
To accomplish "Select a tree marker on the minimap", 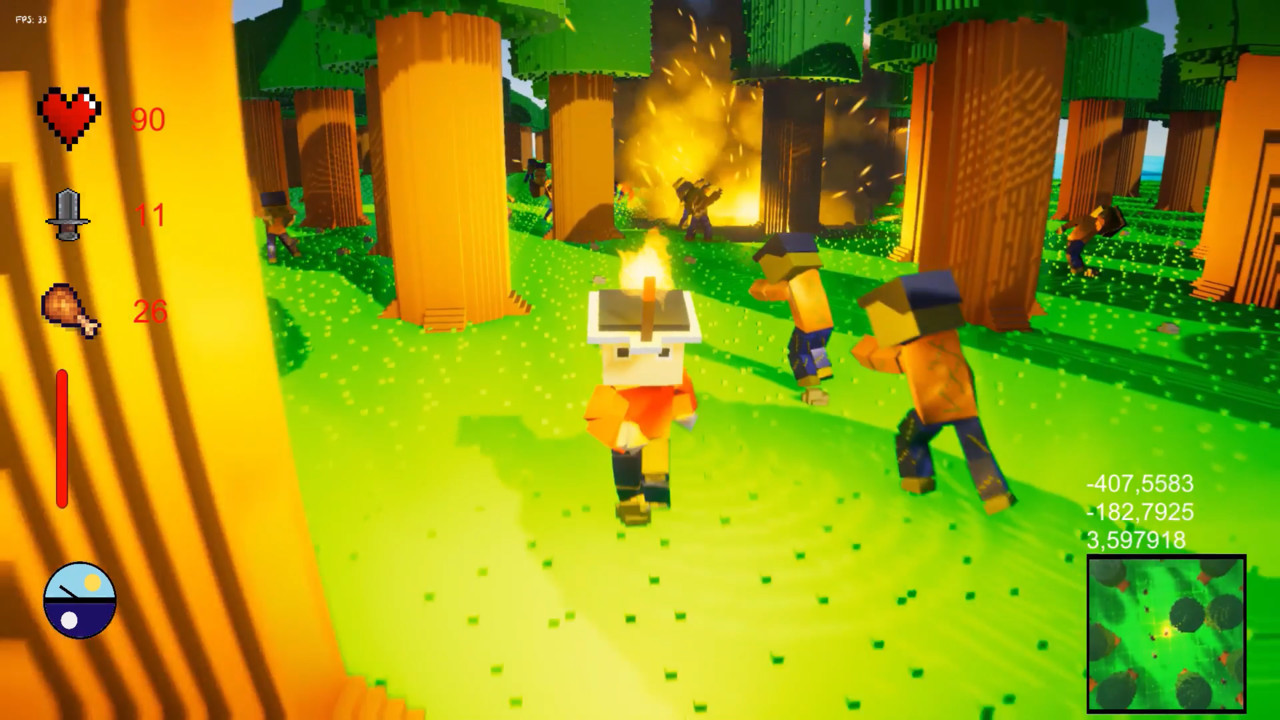I will pyautogui.click(x=1187, y=615).
